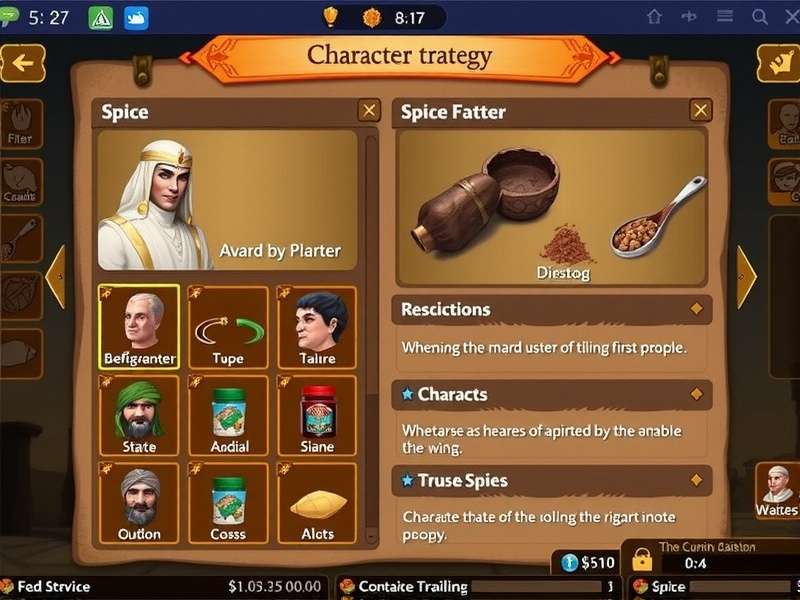This screenshot has width=800, height=600.
Task: Show previous page with left arrow
Action: tap(56, 277)
